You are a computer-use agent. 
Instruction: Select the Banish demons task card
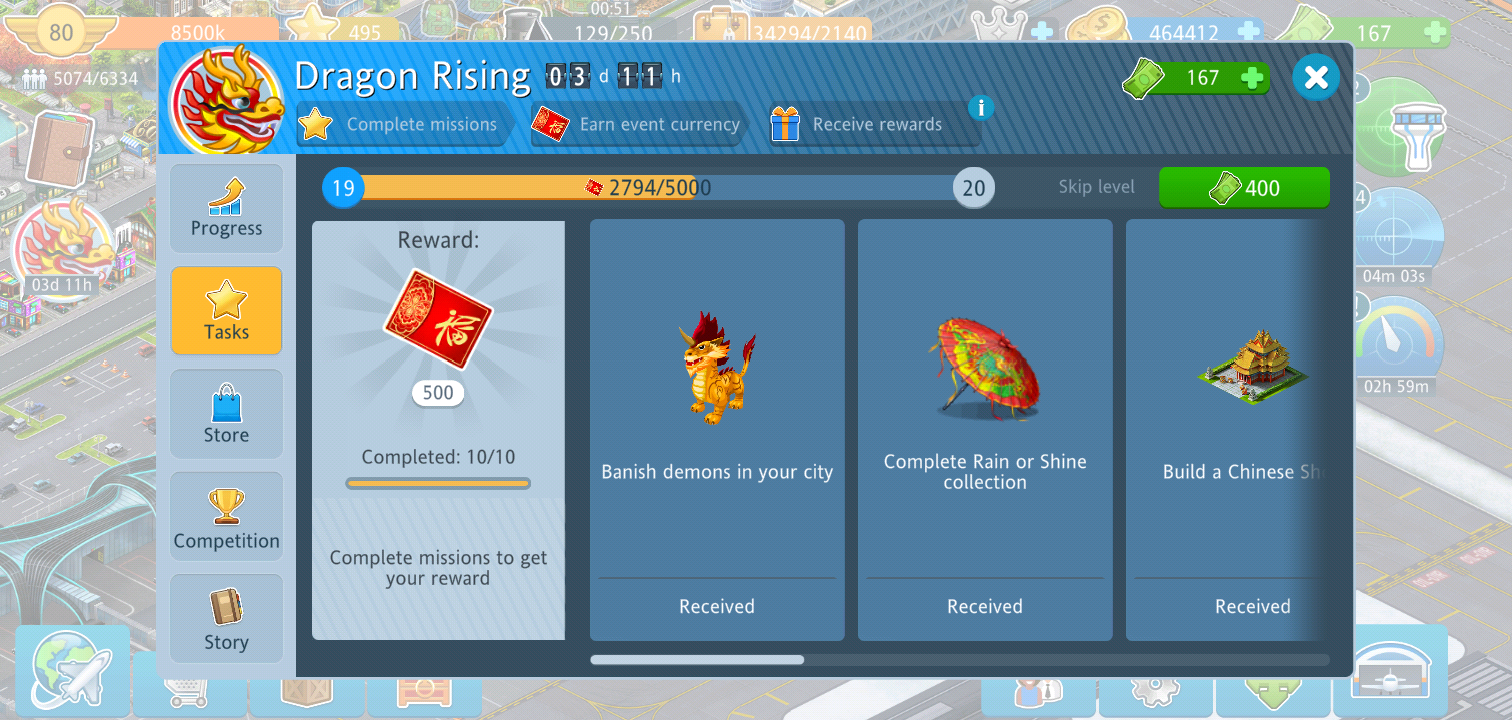tap(717, 430)
